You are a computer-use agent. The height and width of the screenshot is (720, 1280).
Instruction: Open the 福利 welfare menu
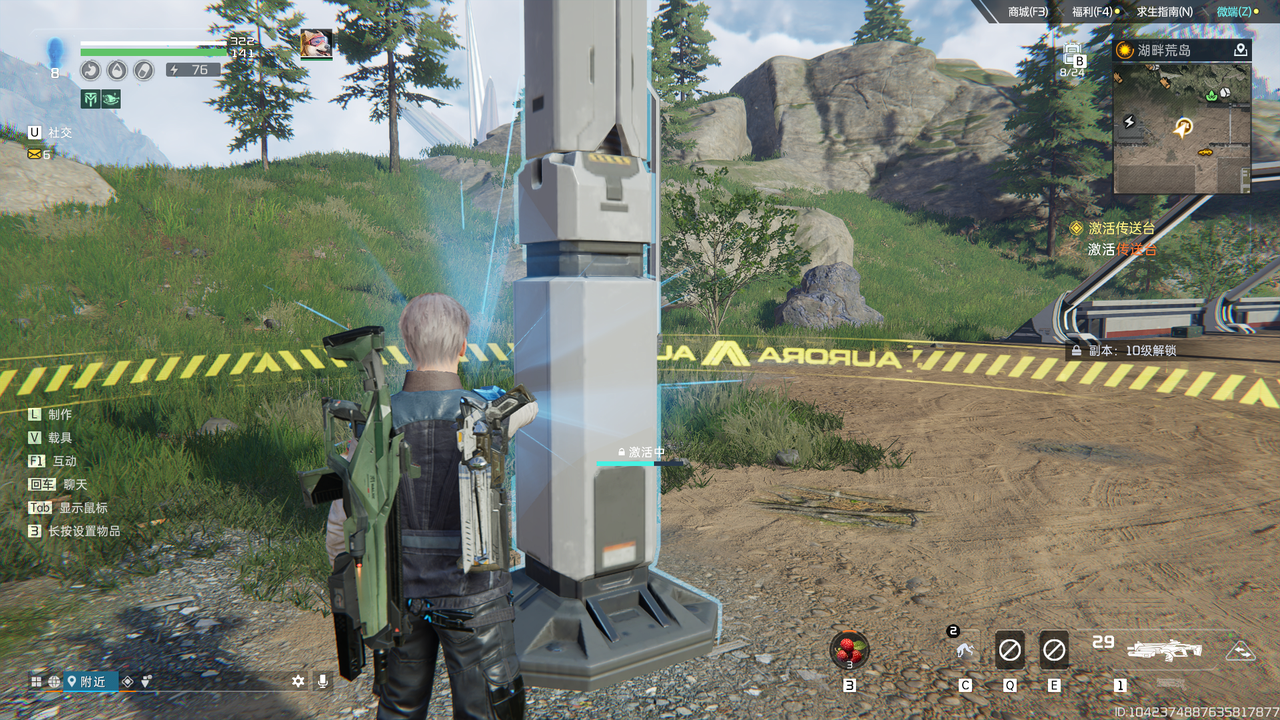click(1092, 11)
